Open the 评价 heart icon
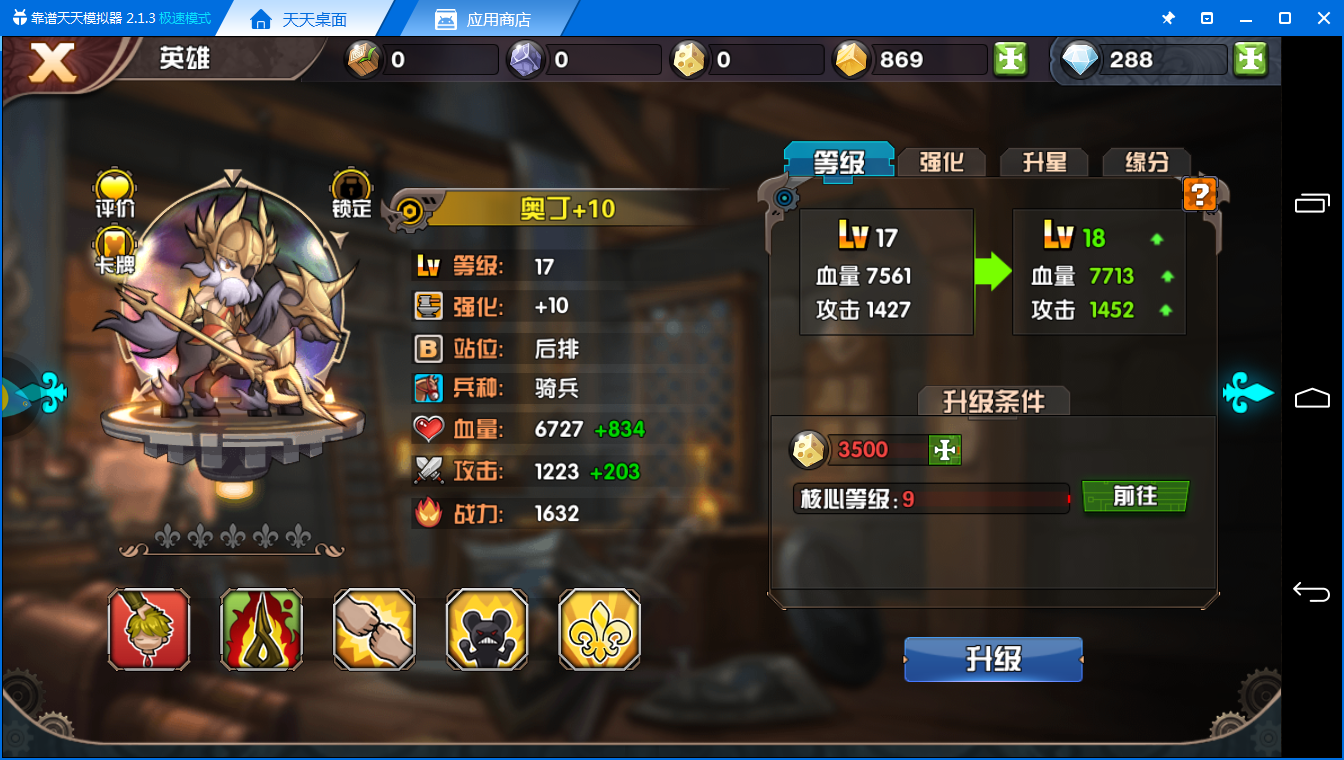 click(x=115, y=188)
